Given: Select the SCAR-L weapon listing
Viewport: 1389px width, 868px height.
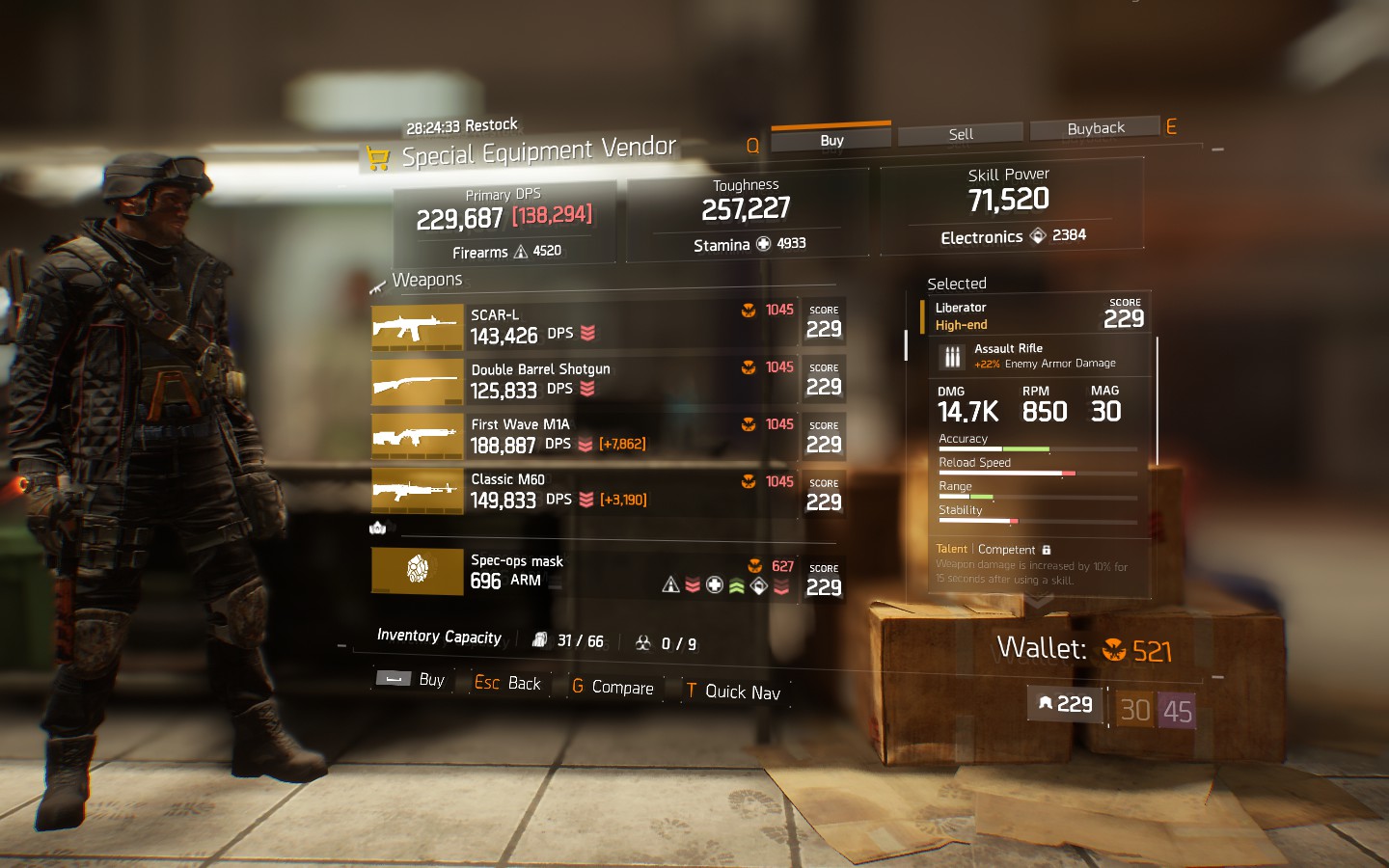Looking at the screenshot, I should [x=608, y=326].
